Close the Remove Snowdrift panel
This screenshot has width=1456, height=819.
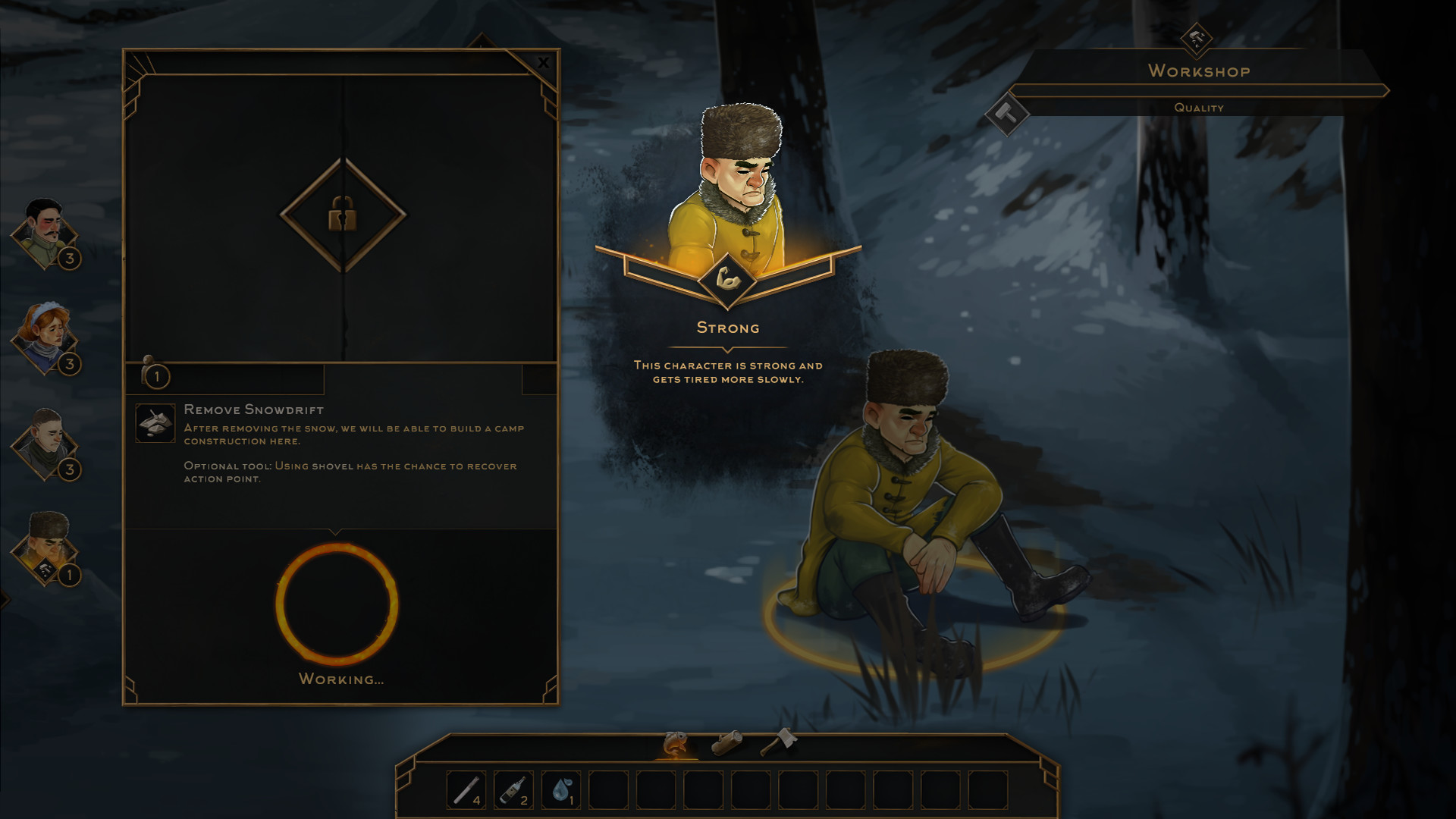click(x=543, y=63)
